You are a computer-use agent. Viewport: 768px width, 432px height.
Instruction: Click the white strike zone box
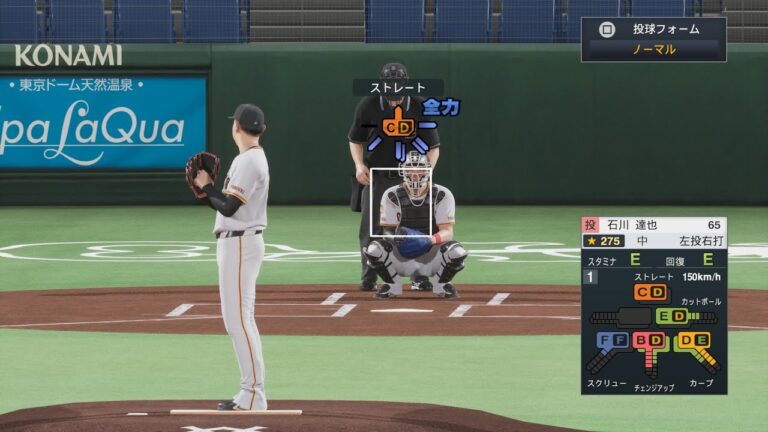pyautogui.click(x=401, y=202)
